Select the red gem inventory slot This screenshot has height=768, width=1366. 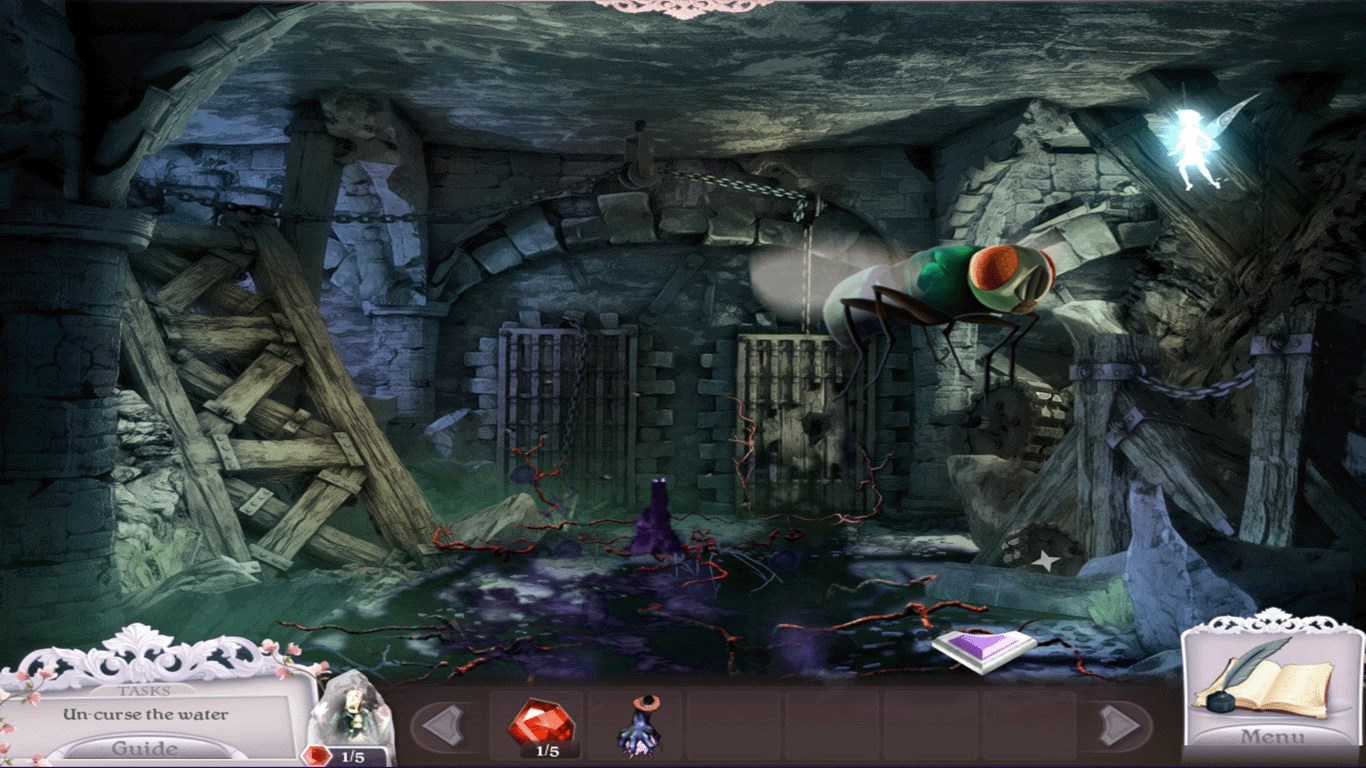coord(539,724)
